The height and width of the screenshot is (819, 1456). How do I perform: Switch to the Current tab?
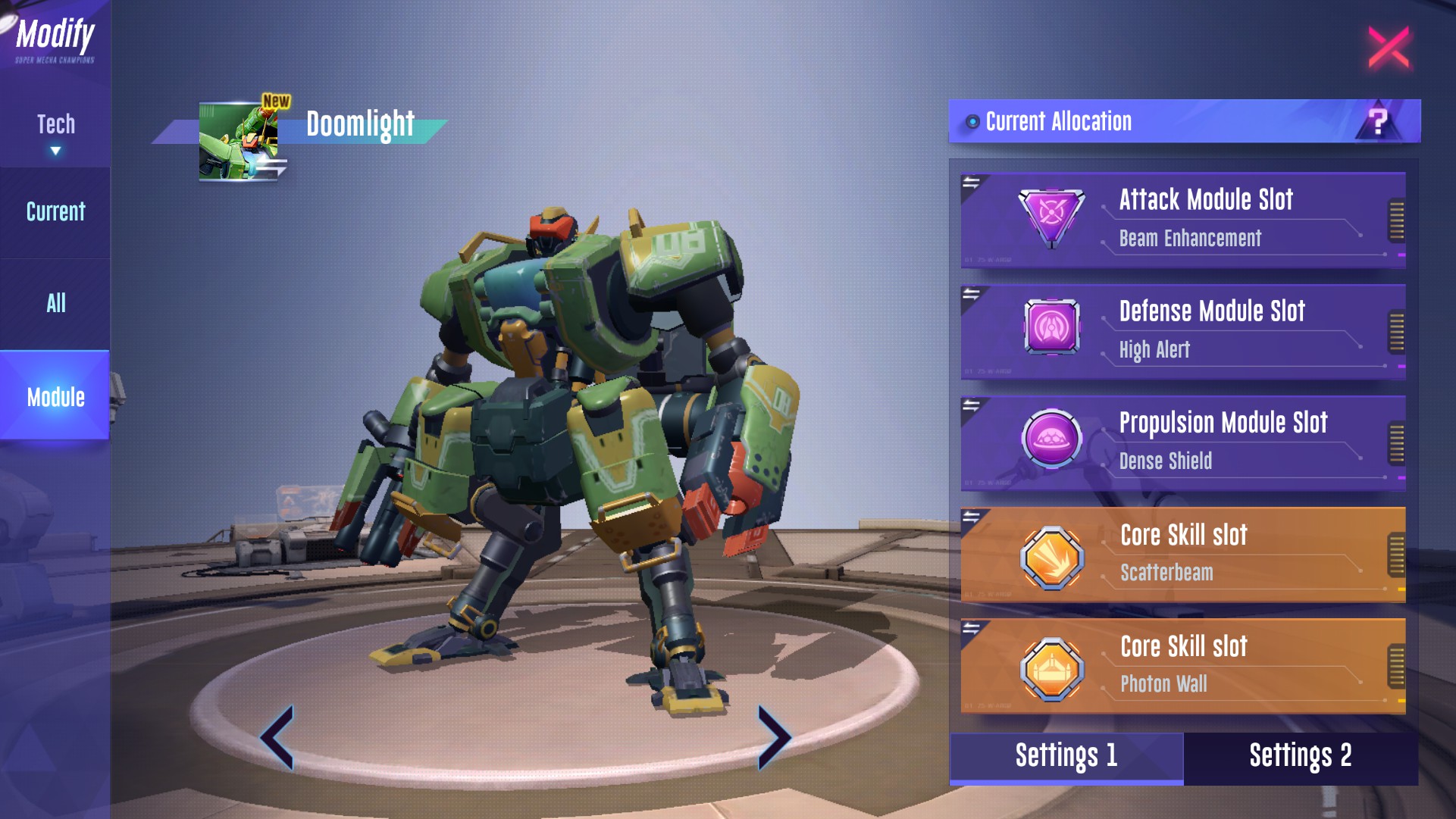coord(55,212)
